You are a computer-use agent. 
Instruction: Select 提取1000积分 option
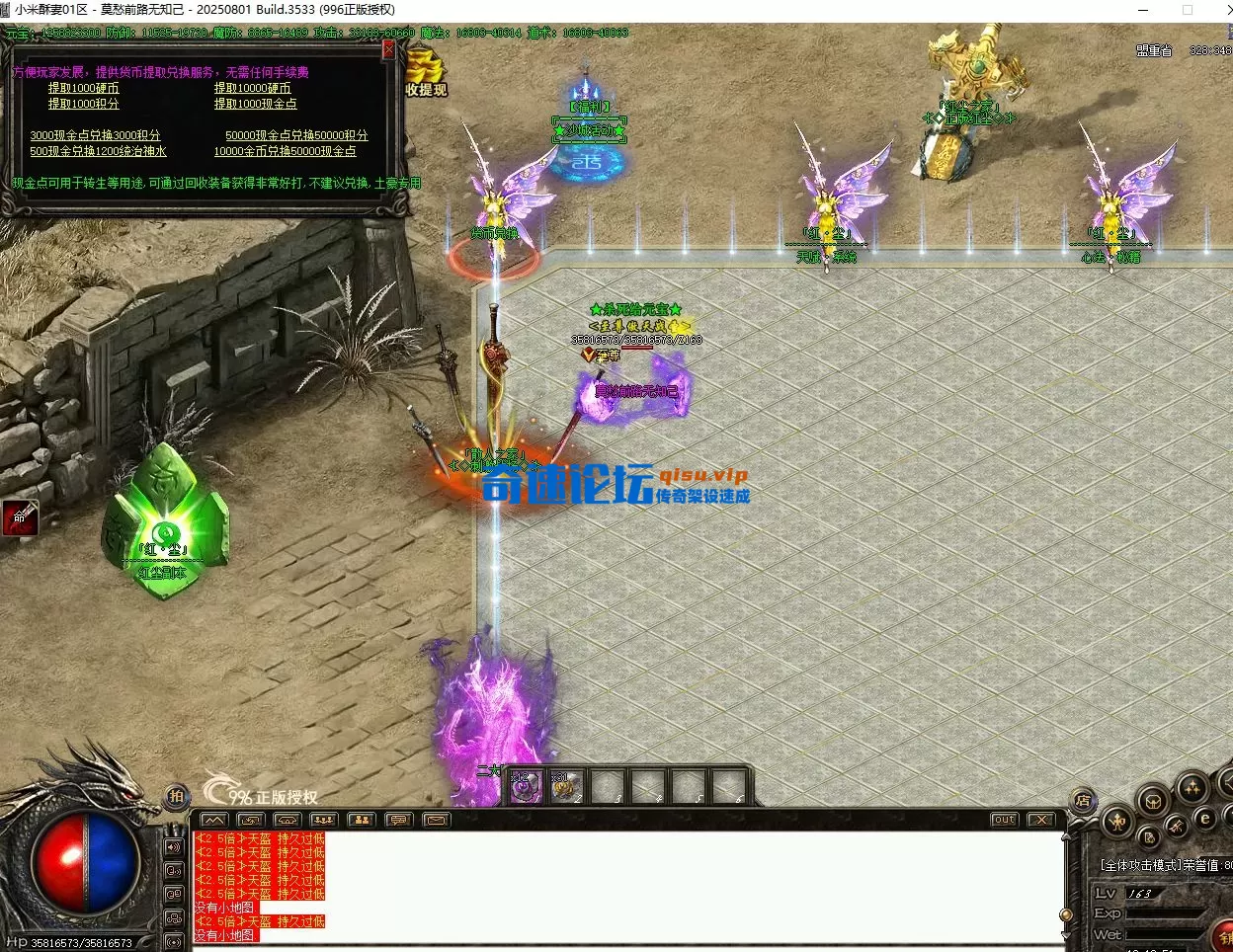tap(84, 104)
